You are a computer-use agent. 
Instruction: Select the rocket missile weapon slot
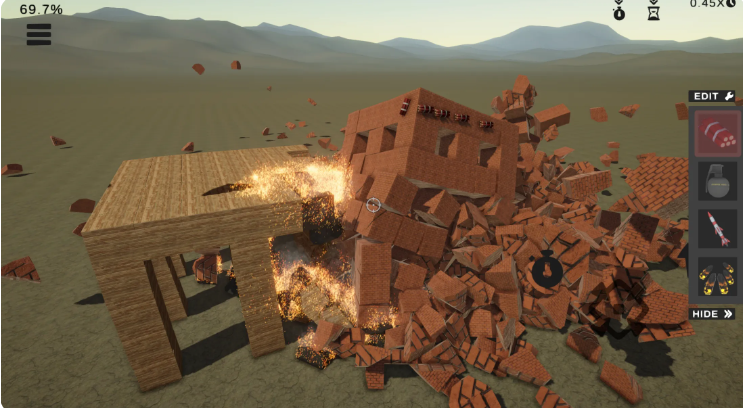click(x=716, y=230)
